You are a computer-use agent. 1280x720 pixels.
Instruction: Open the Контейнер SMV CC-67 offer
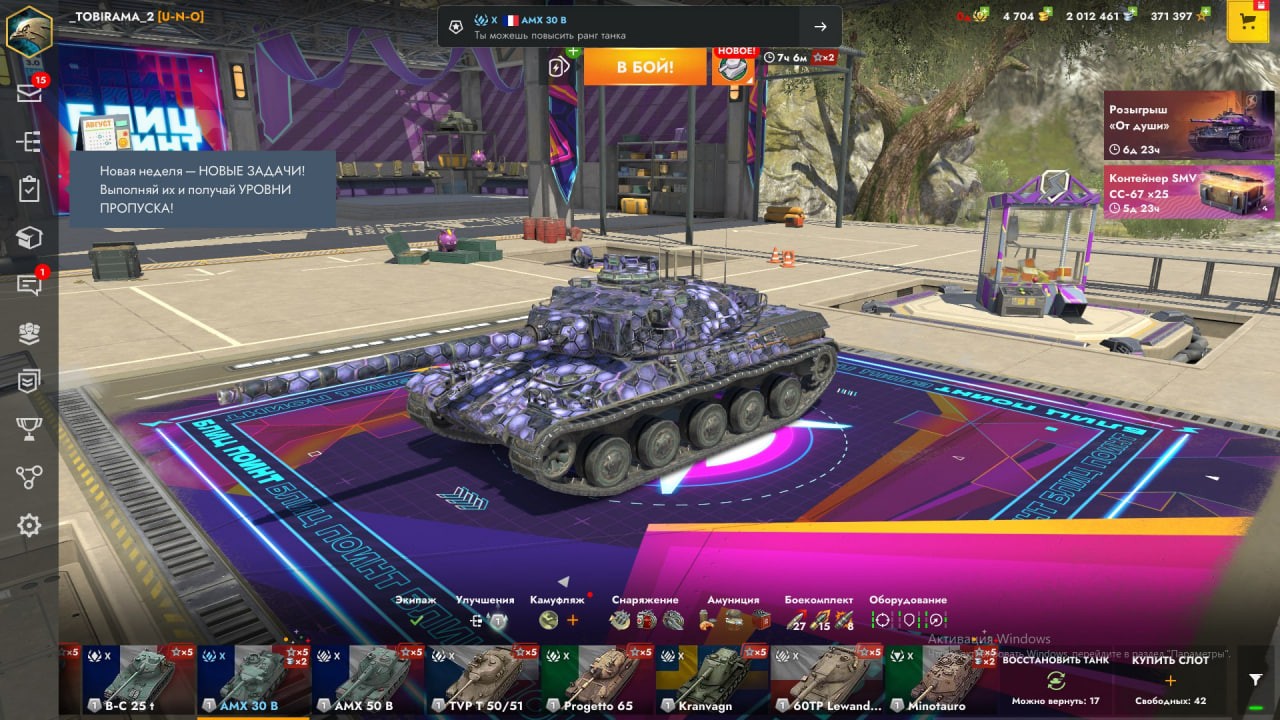click(1188, 192)
